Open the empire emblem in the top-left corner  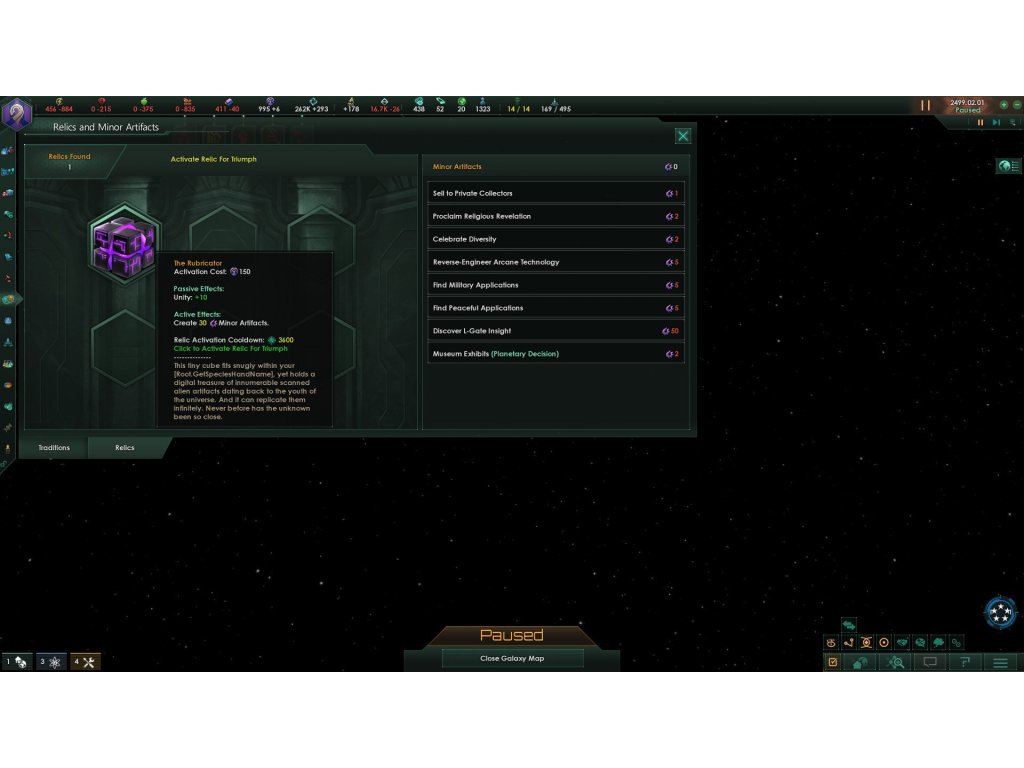pyautogui.click(x=16, y=113)
